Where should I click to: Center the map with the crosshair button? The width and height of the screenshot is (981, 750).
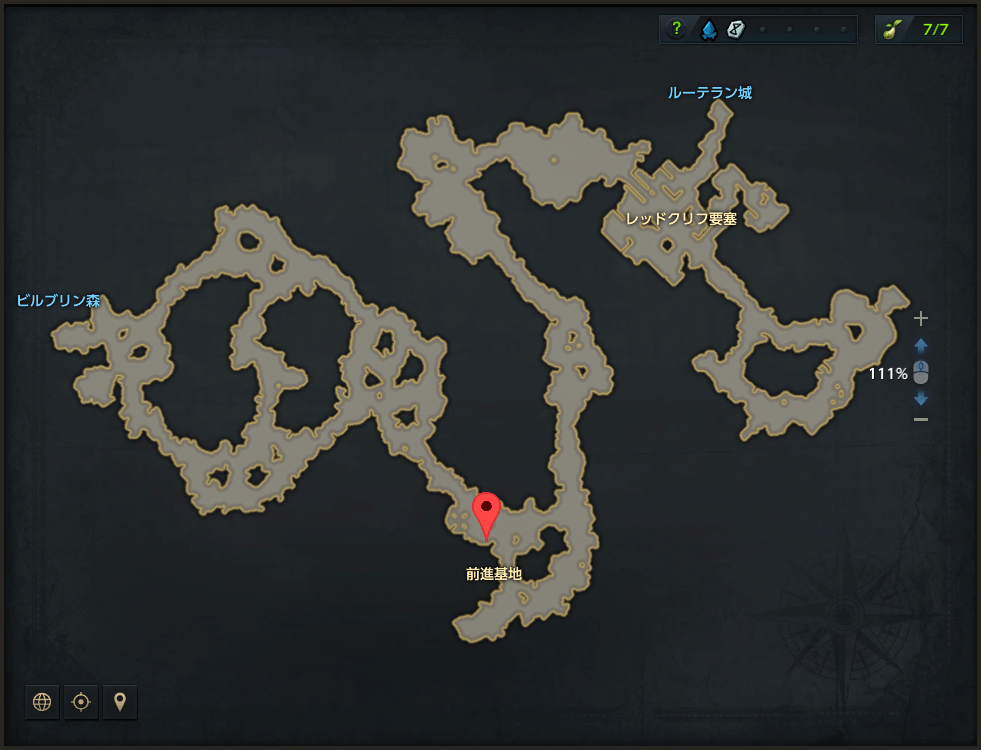(81, 702)
